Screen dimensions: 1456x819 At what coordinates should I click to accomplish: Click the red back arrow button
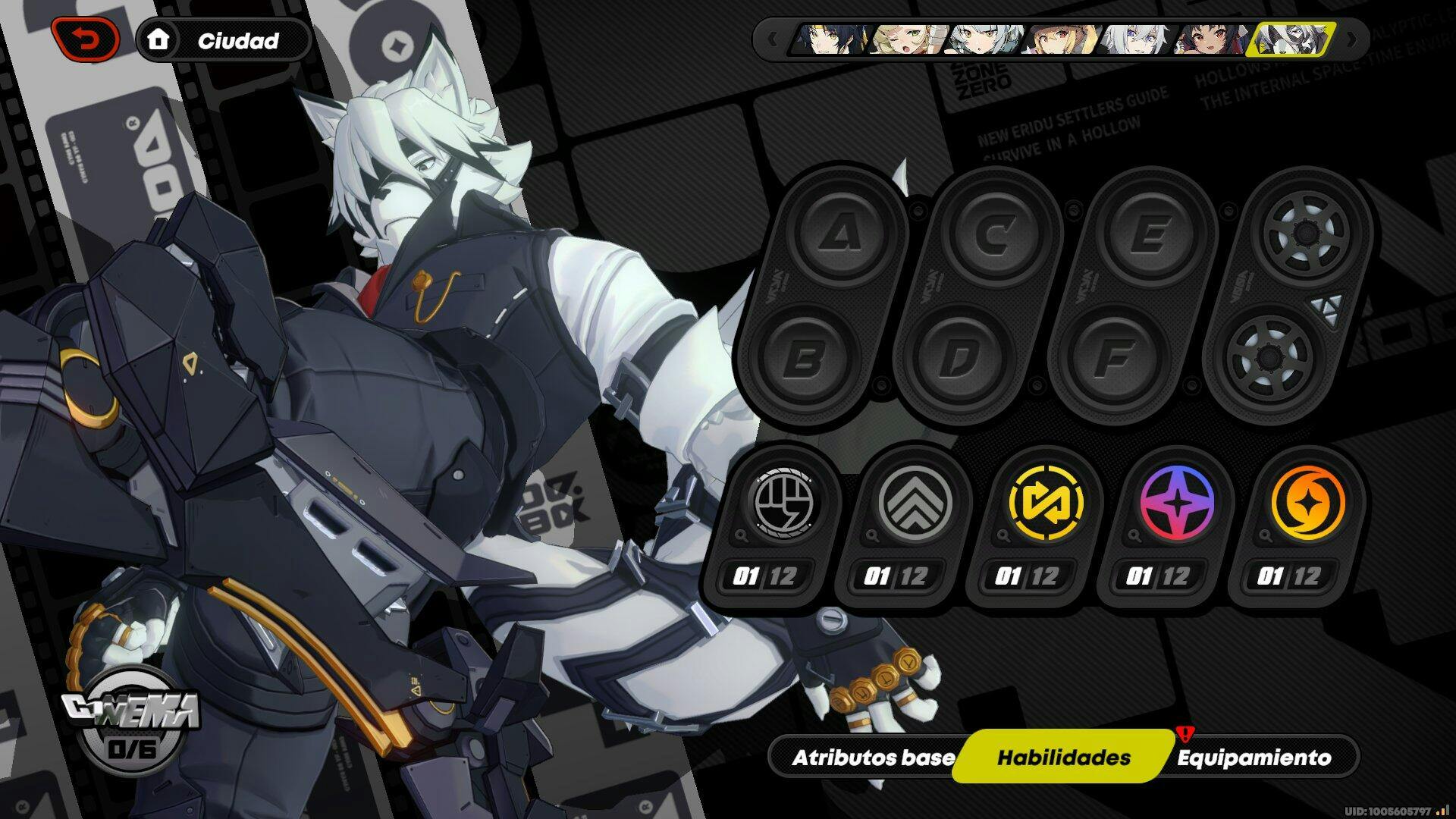coord(86,39)
